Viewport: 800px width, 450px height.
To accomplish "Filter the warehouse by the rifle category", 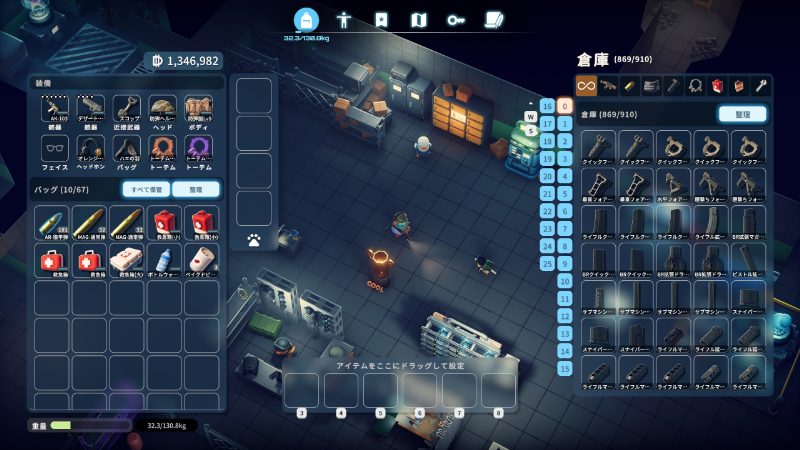I will tap(608, 86).
